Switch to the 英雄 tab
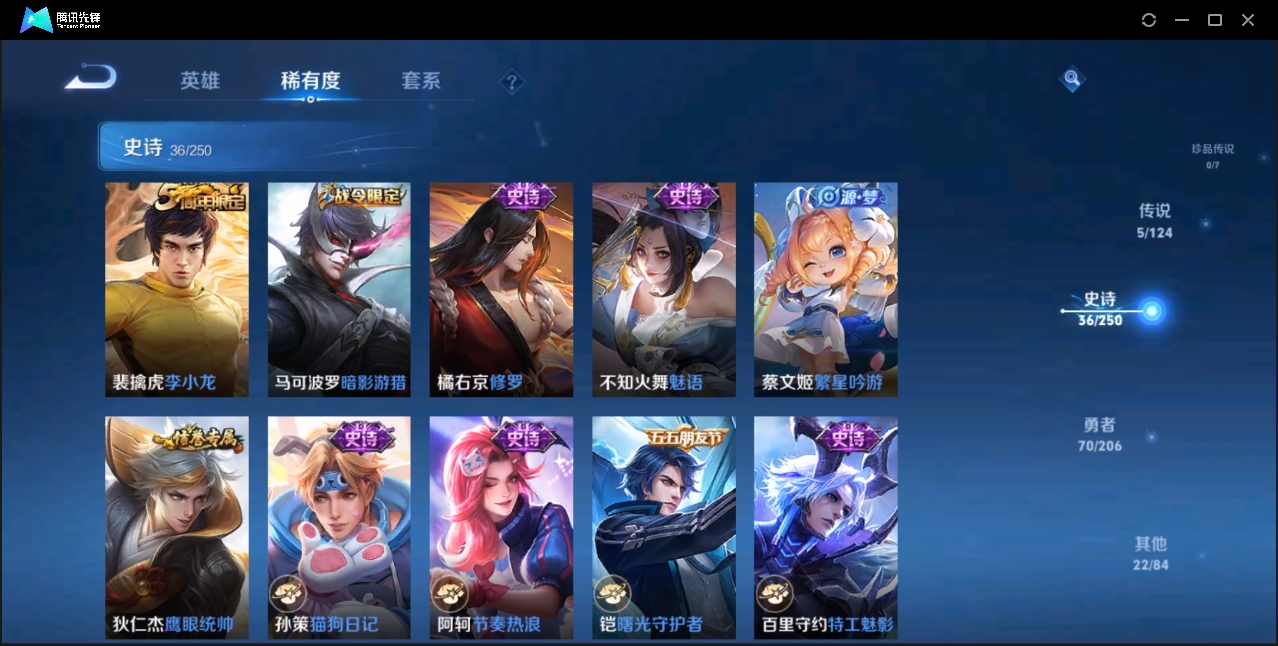 click(200, 81)
